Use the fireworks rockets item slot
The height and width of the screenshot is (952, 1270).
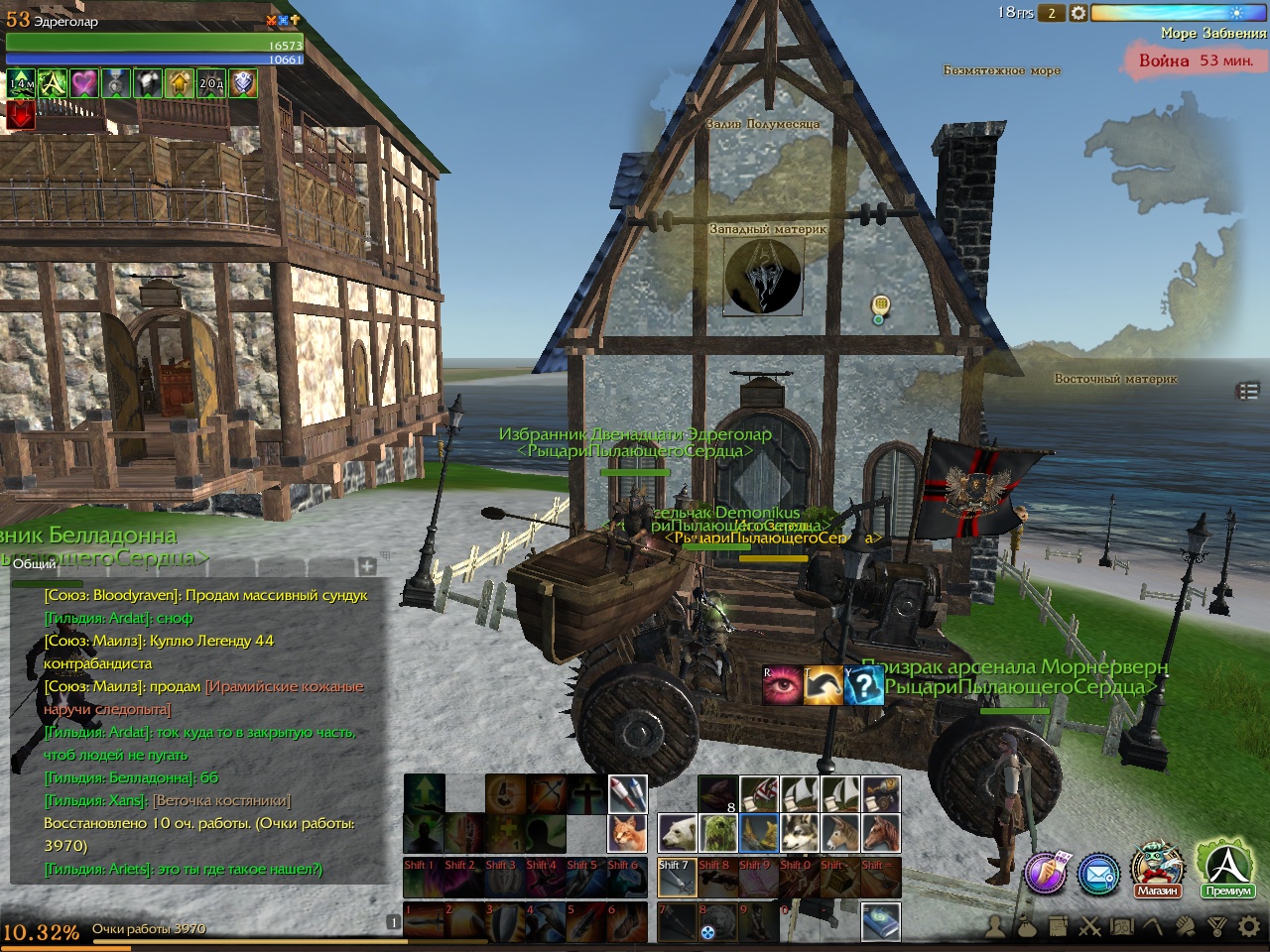pyautogui.click(x=627, y=793)
